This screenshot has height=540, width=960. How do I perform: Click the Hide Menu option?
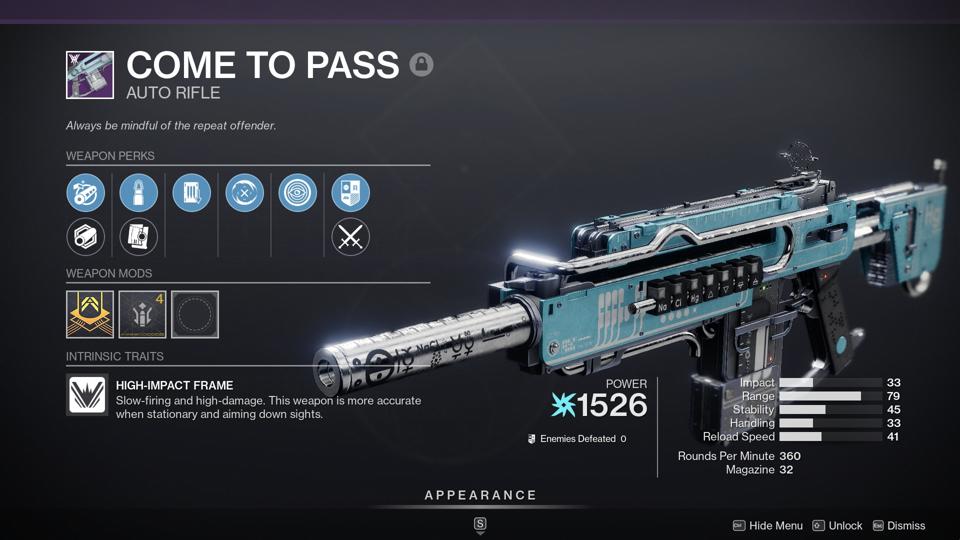click(x=768, y=525)
